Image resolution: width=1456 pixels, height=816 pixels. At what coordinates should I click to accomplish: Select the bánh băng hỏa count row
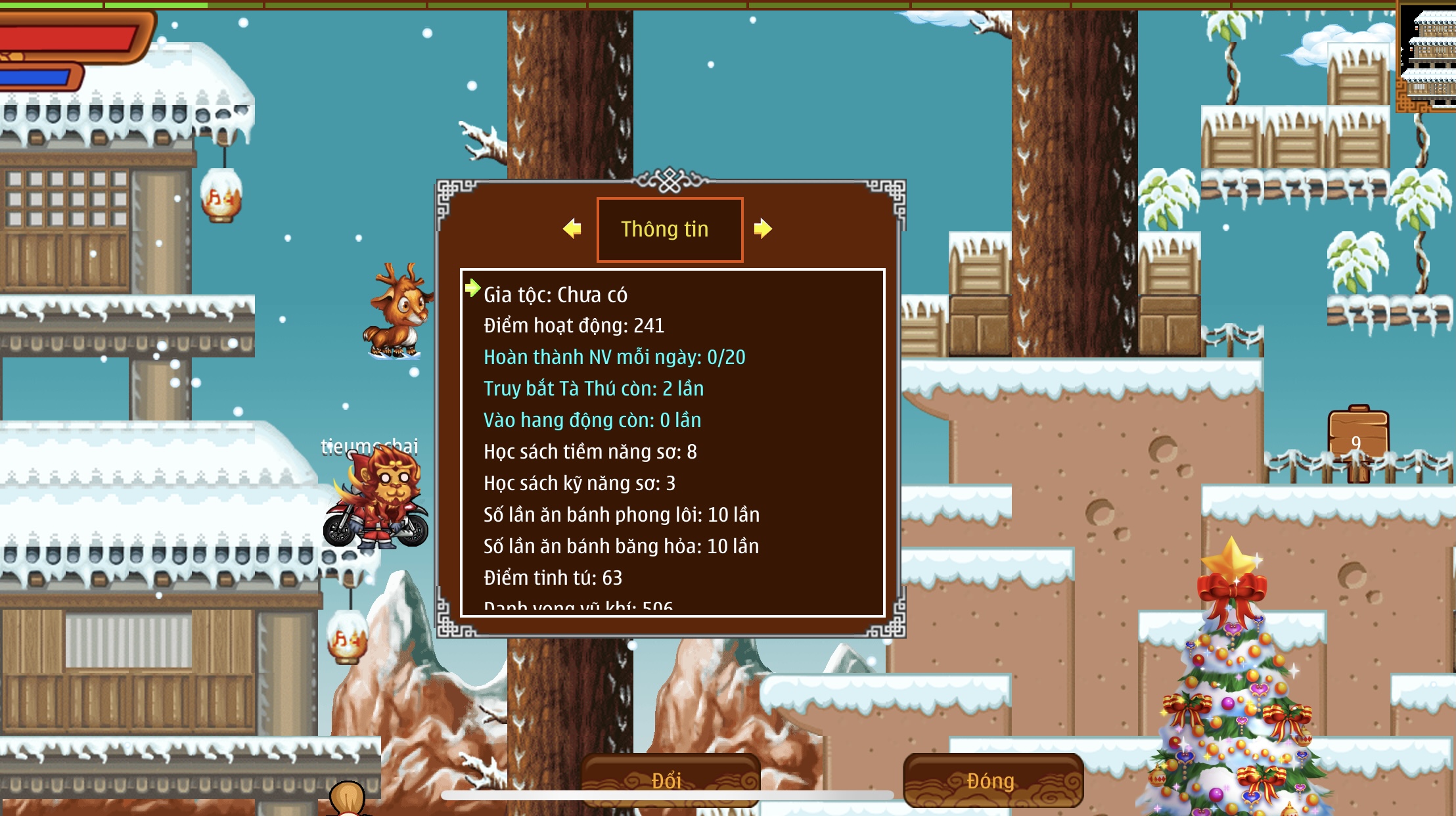[621, 547]
